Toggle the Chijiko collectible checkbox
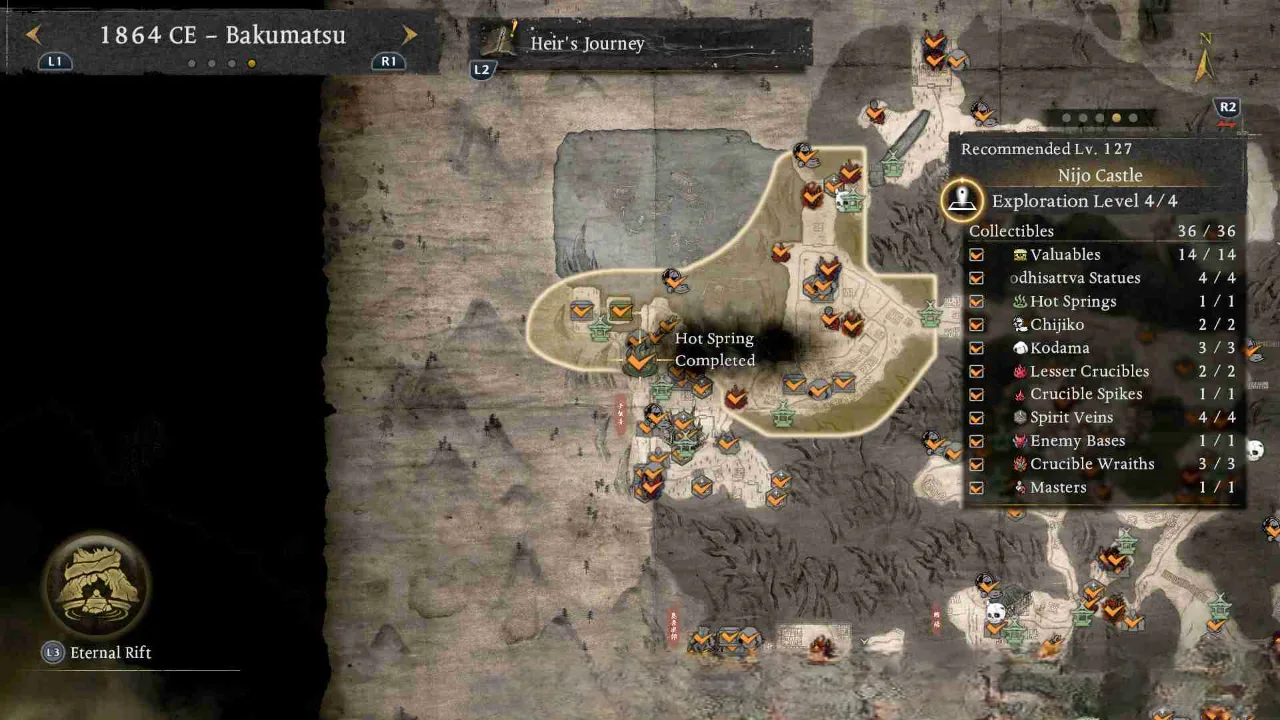 coord(976,325)
